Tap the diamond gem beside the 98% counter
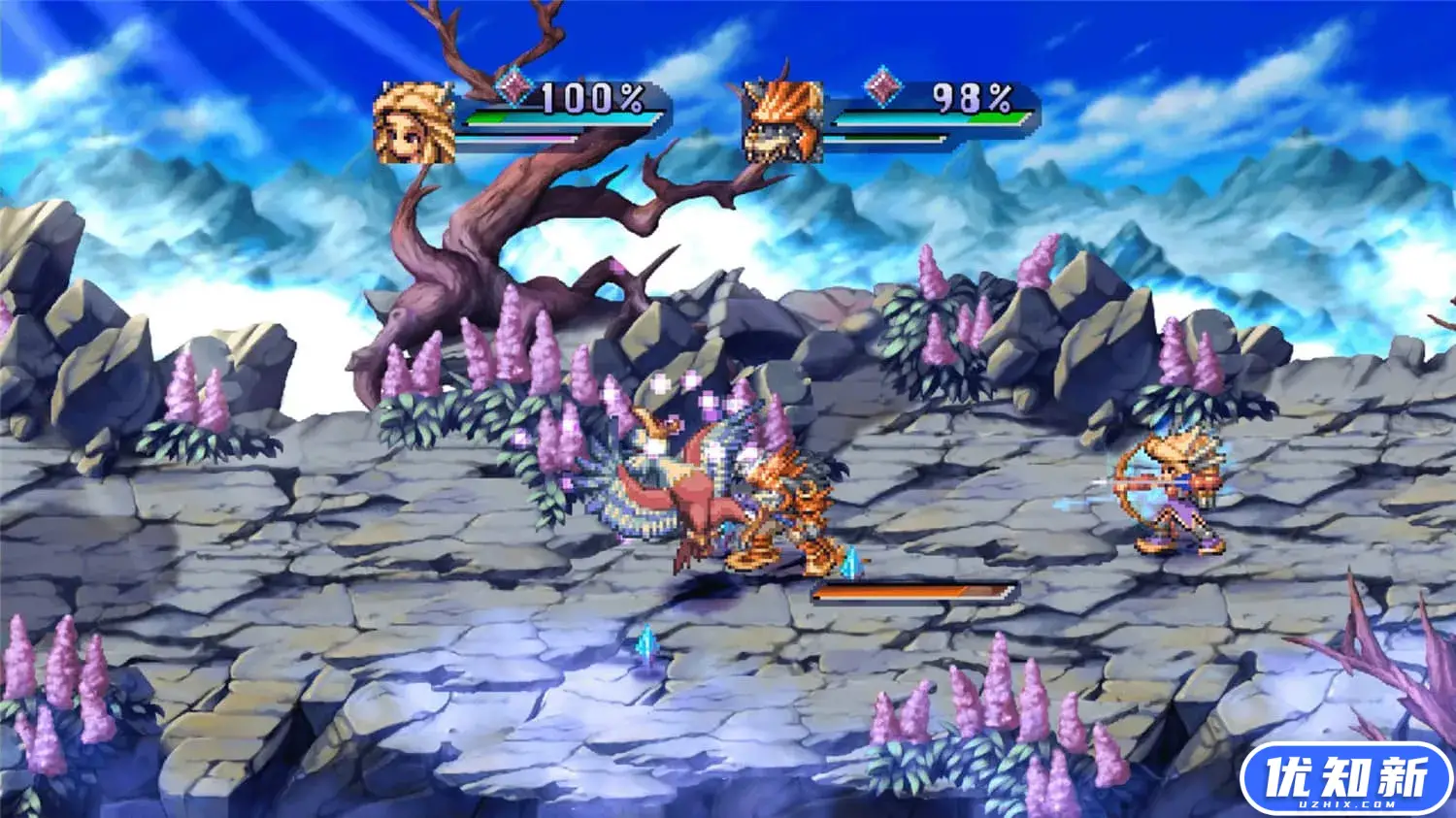Image resolution: width=1456 pixels, height=818 pixels. (x=881, y=87)
